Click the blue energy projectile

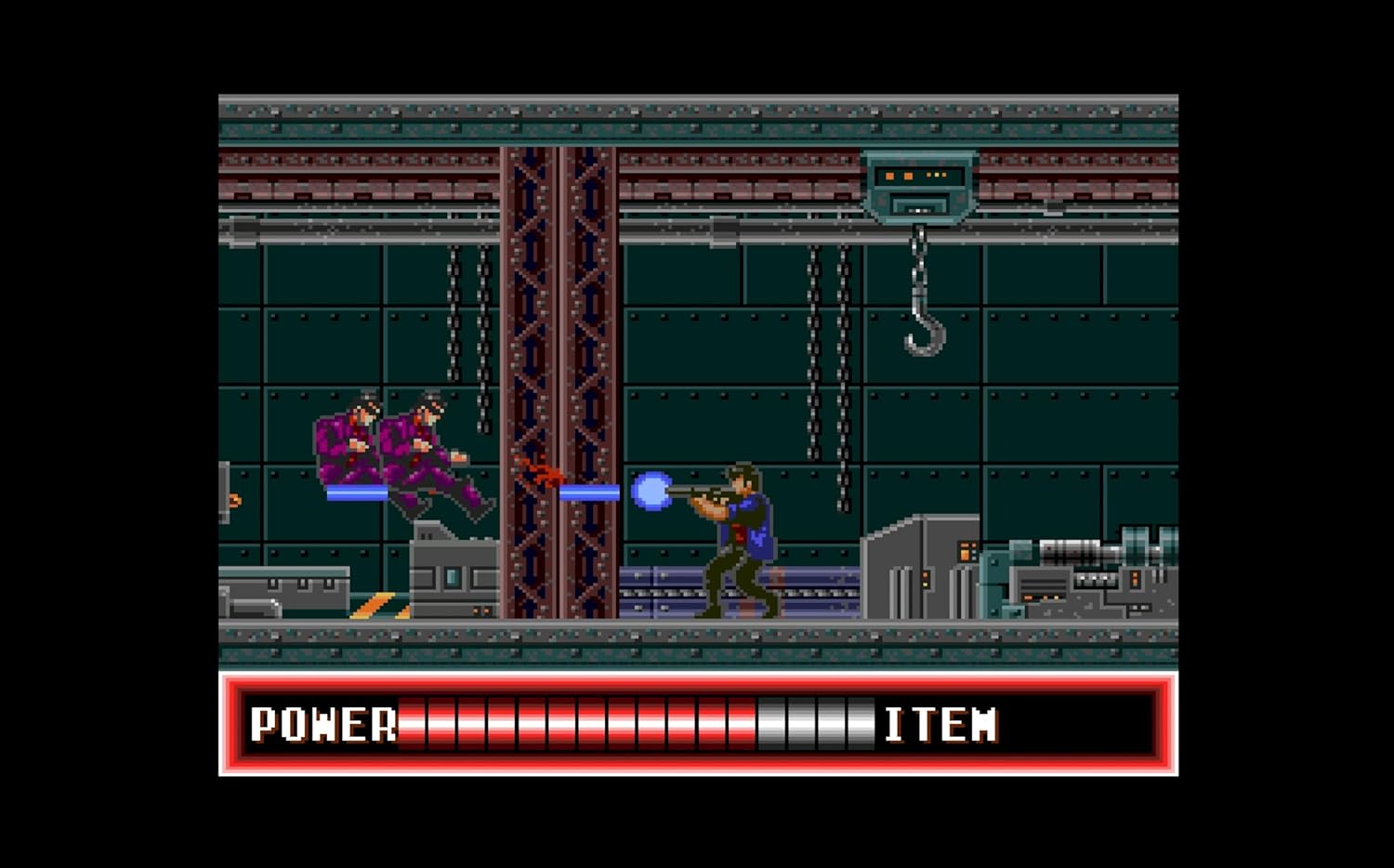(x=653, y=493)
